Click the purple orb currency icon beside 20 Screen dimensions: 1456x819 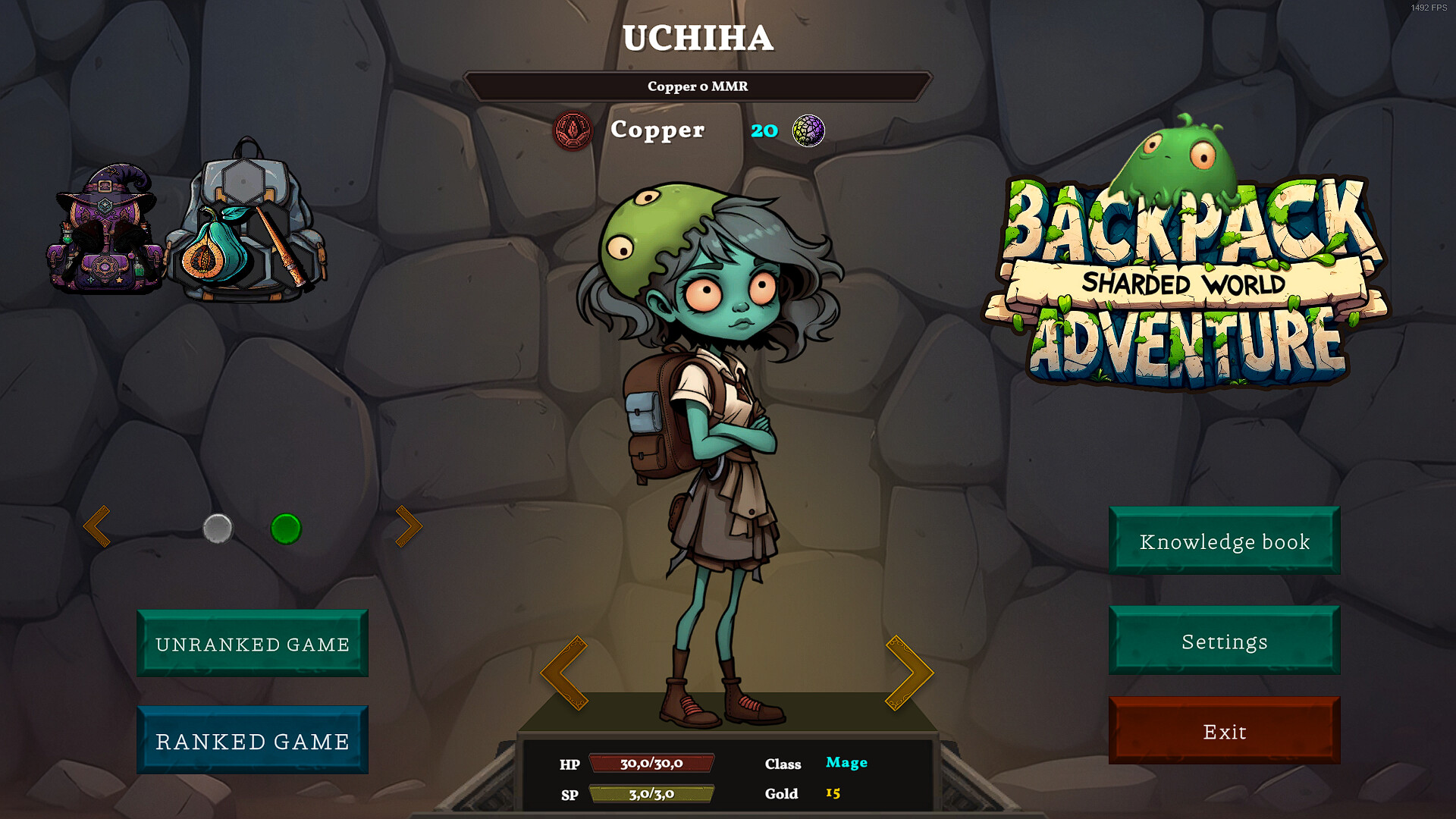(x=807, y=130)
